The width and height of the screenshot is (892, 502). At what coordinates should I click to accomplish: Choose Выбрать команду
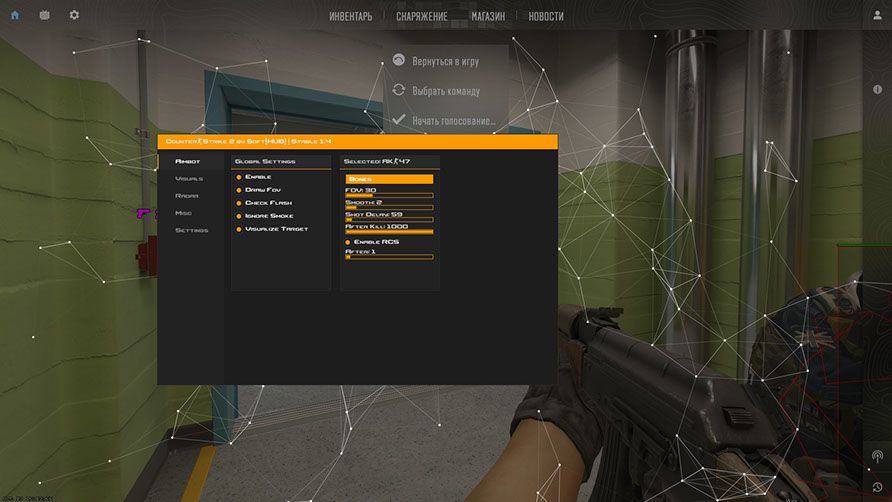click(x=445, y=91)
